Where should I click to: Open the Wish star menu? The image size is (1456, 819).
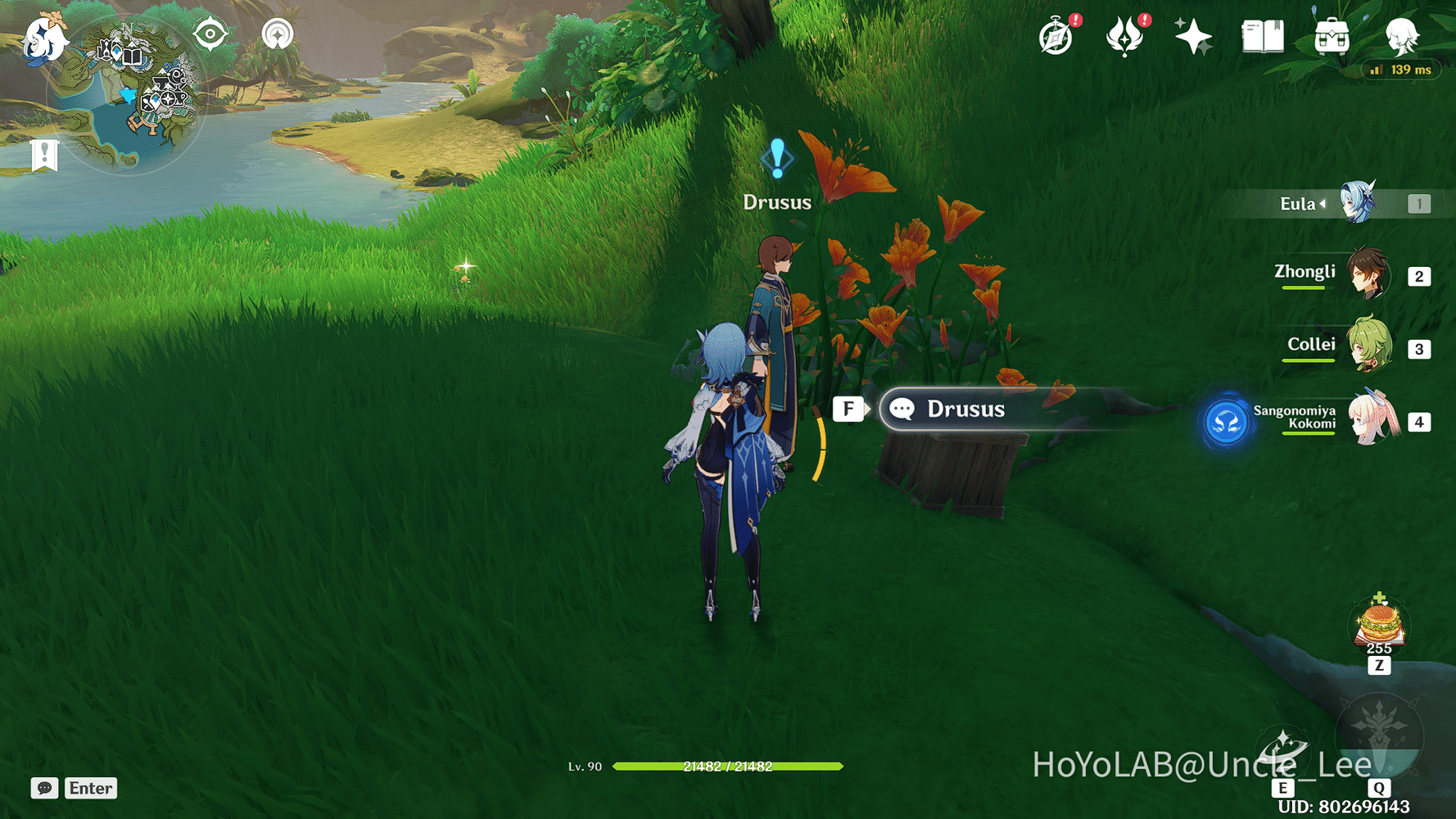coord(1194,36)
